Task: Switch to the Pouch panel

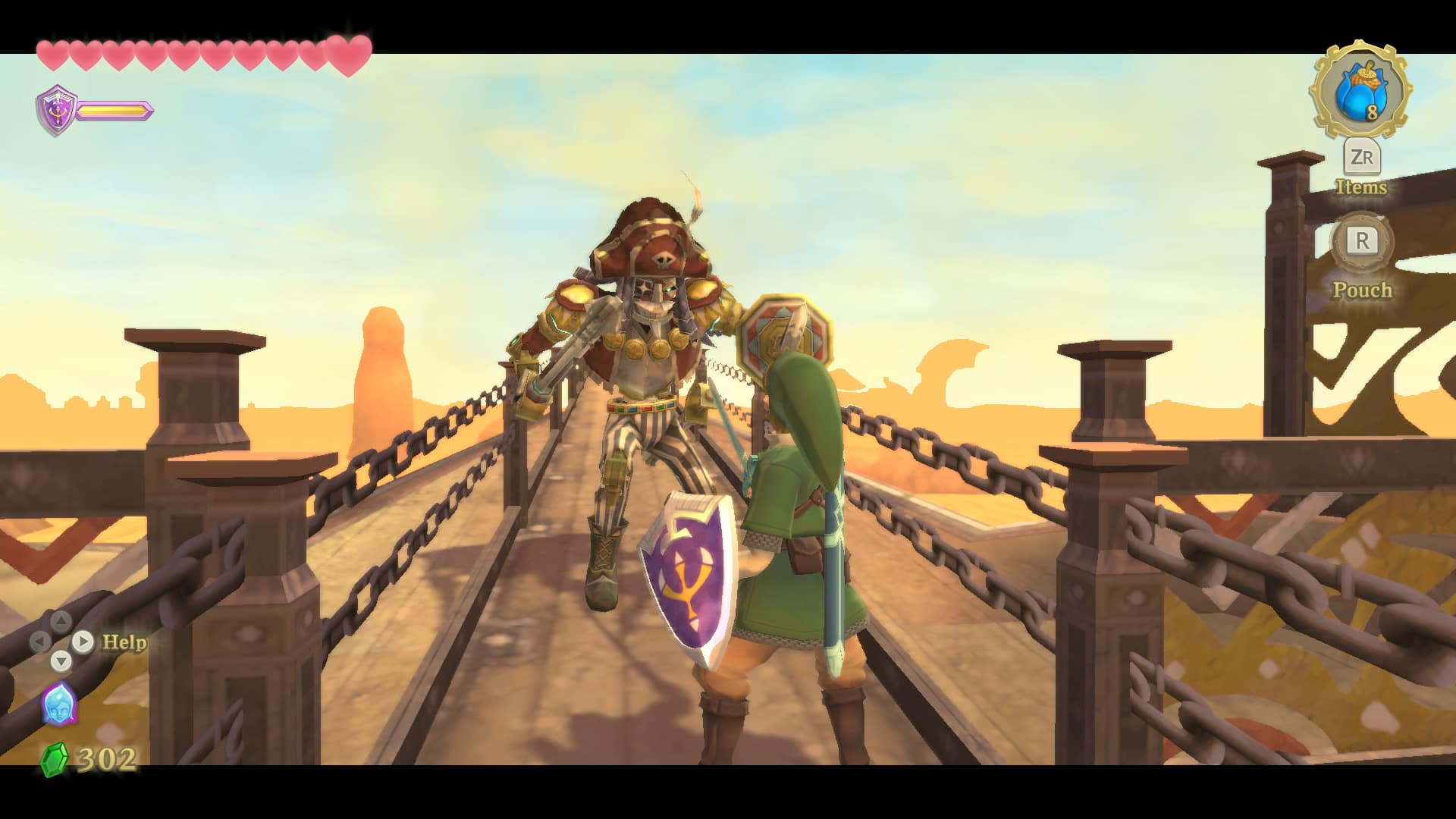Action: [1363, 290]
